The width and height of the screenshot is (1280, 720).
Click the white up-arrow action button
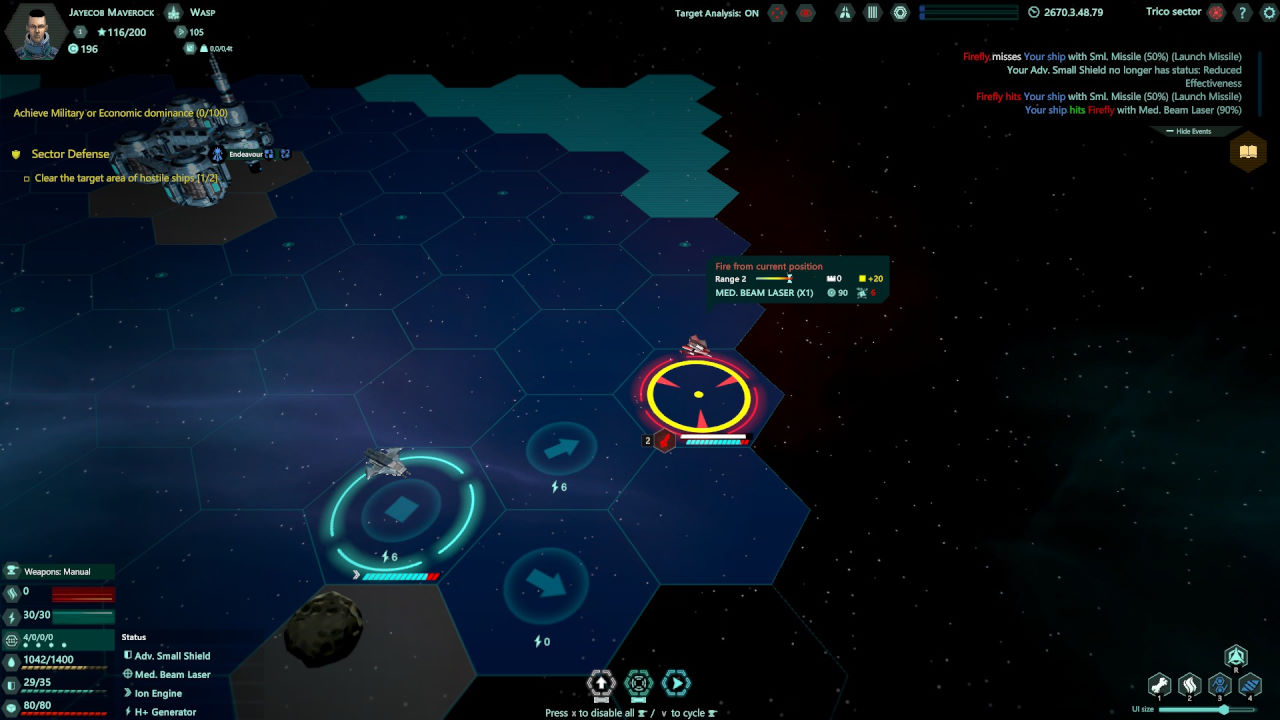coord(601,684)
